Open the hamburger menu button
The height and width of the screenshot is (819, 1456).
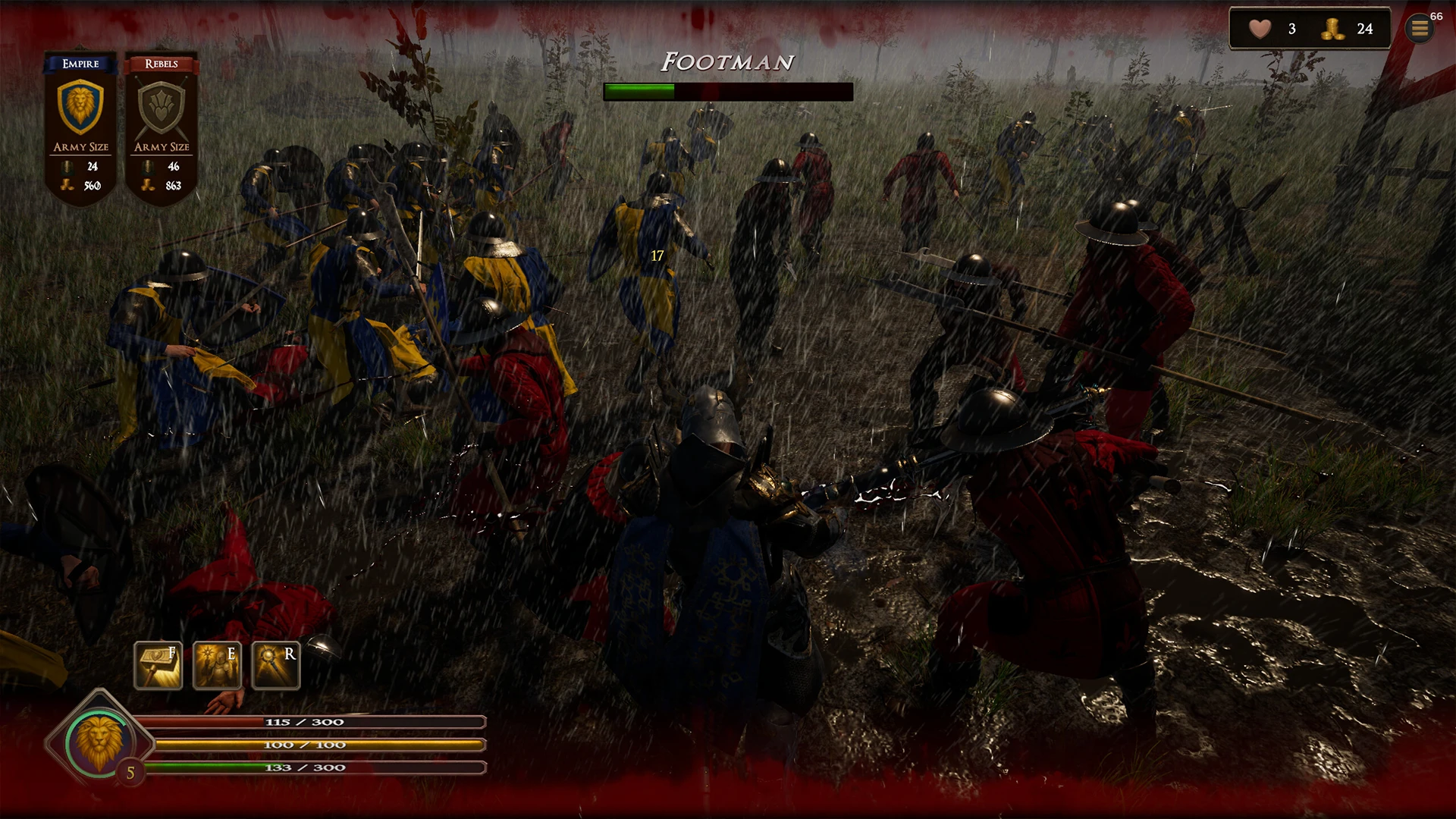coord(1420,29)
